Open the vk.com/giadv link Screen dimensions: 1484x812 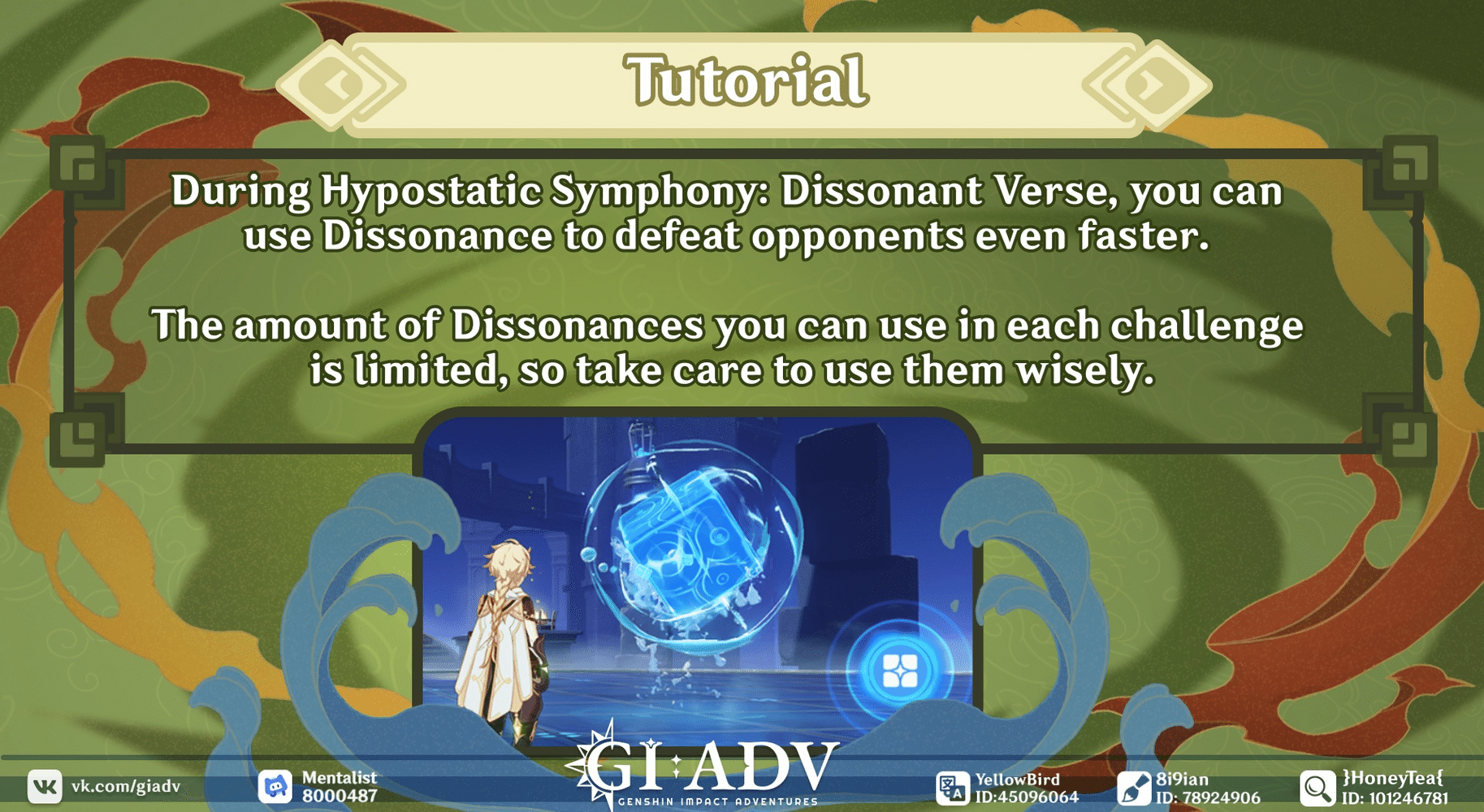126,784
